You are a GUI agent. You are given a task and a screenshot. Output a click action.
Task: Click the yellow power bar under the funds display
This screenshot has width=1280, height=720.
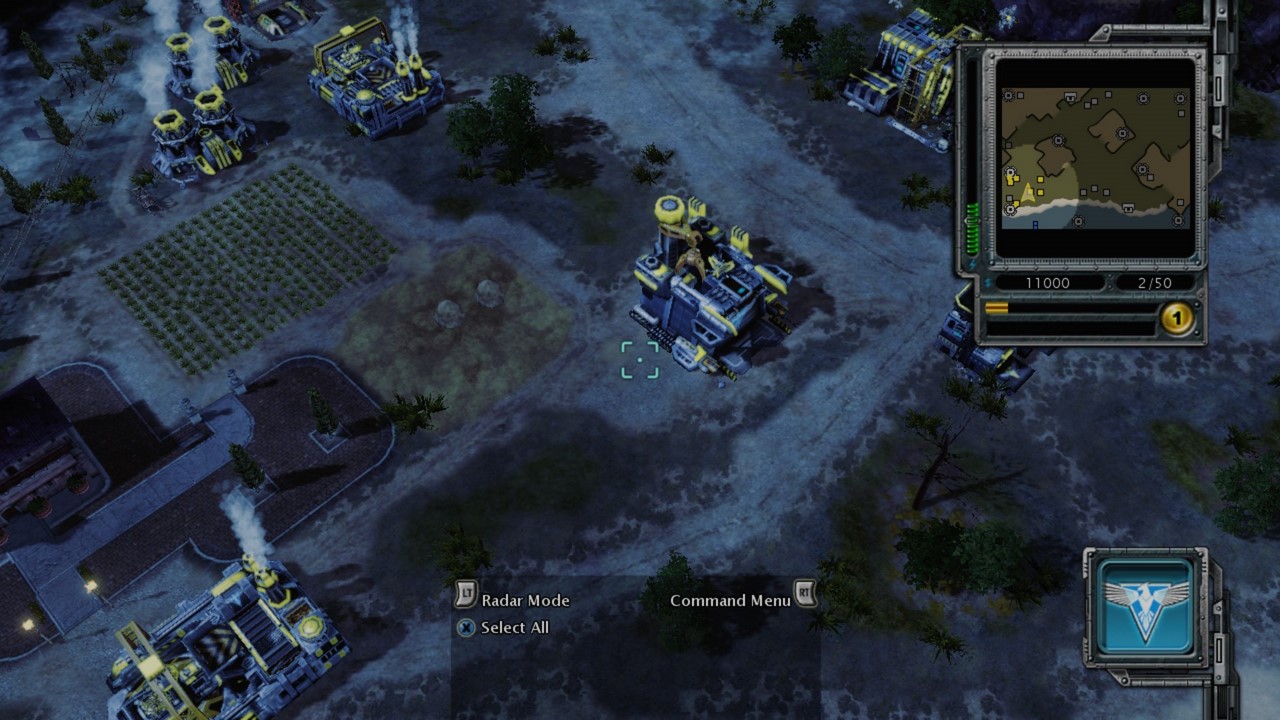click(x=996, y=307)
